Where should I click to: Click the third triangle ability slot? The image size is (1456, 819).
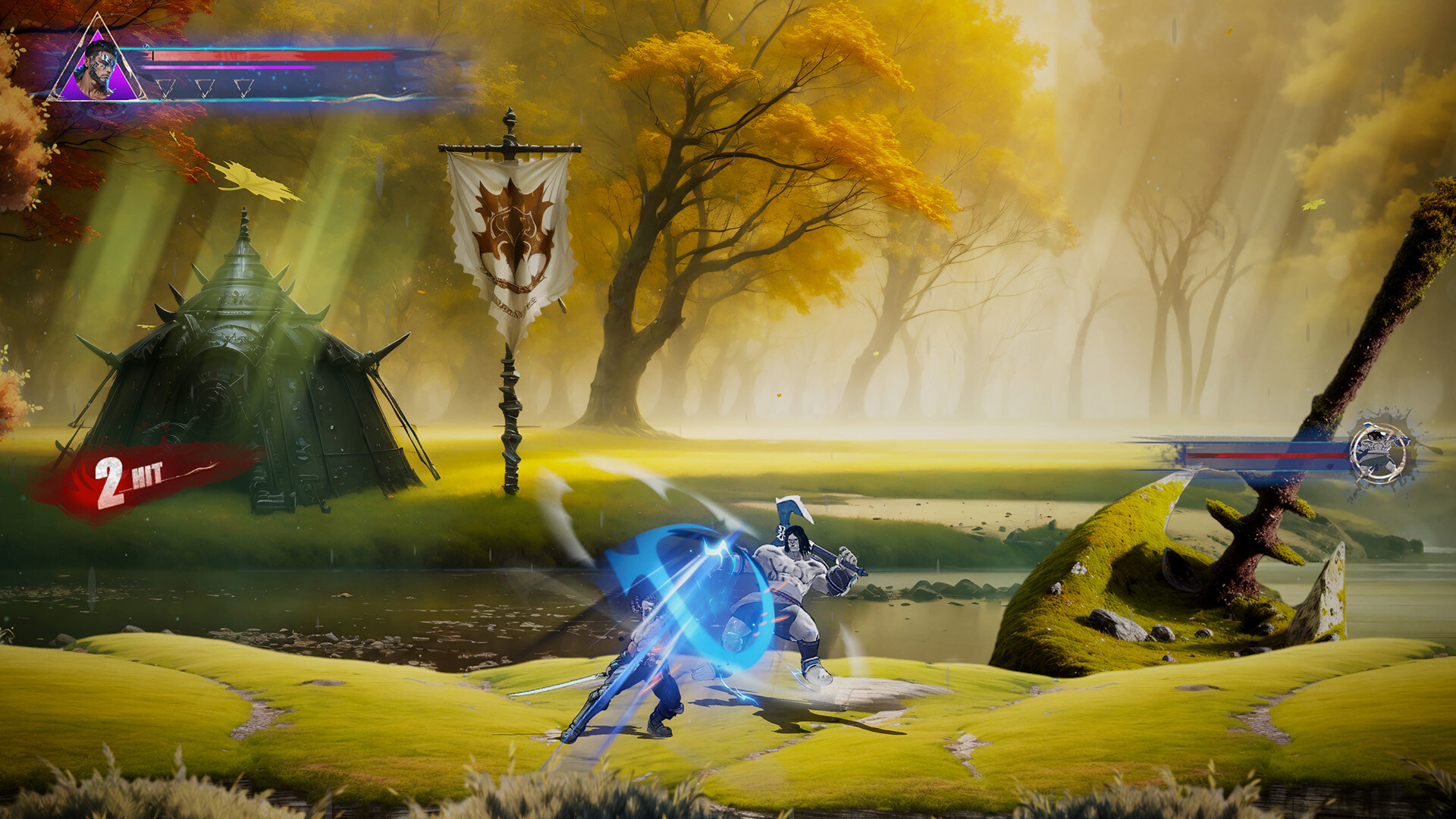(x=243, y=89)
